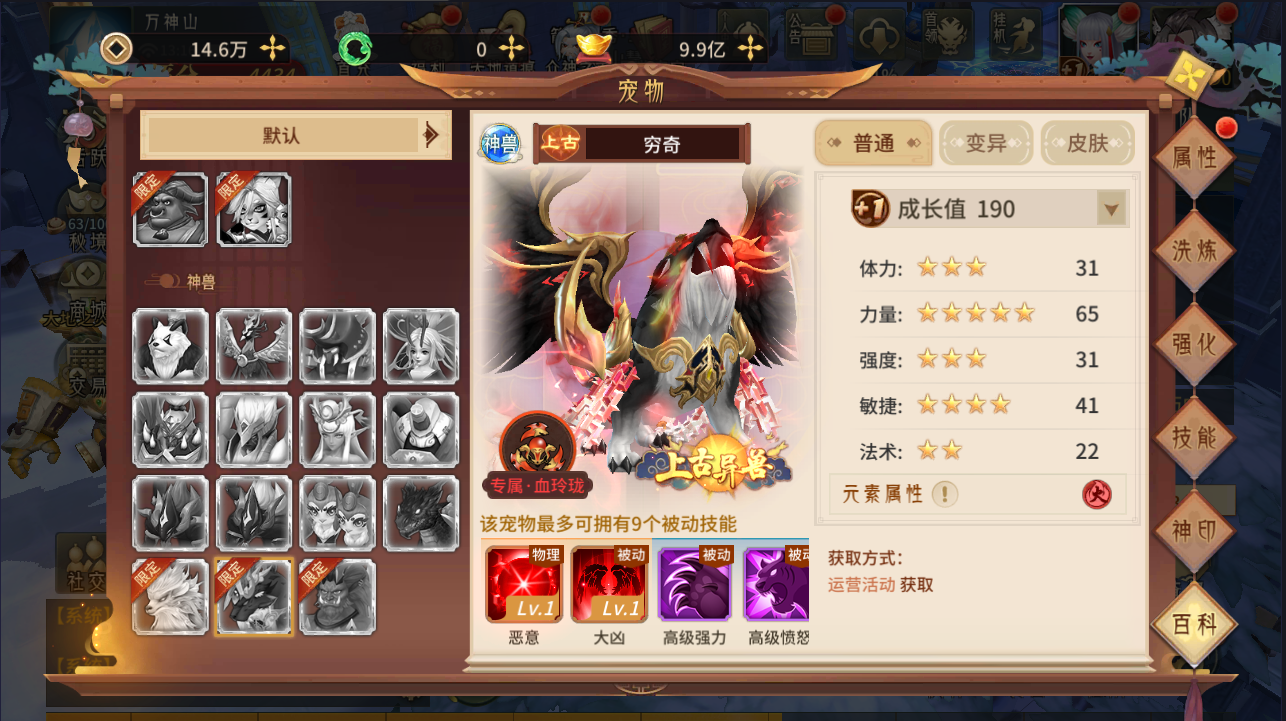
Task: Click the 强化 enhancement icon
Action: [1194, 341]
